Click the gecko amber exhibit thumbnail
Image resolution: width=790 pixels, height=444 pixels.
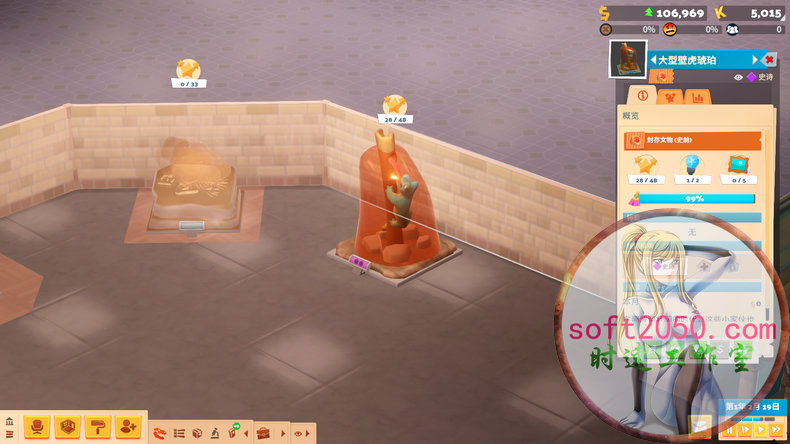626,60
